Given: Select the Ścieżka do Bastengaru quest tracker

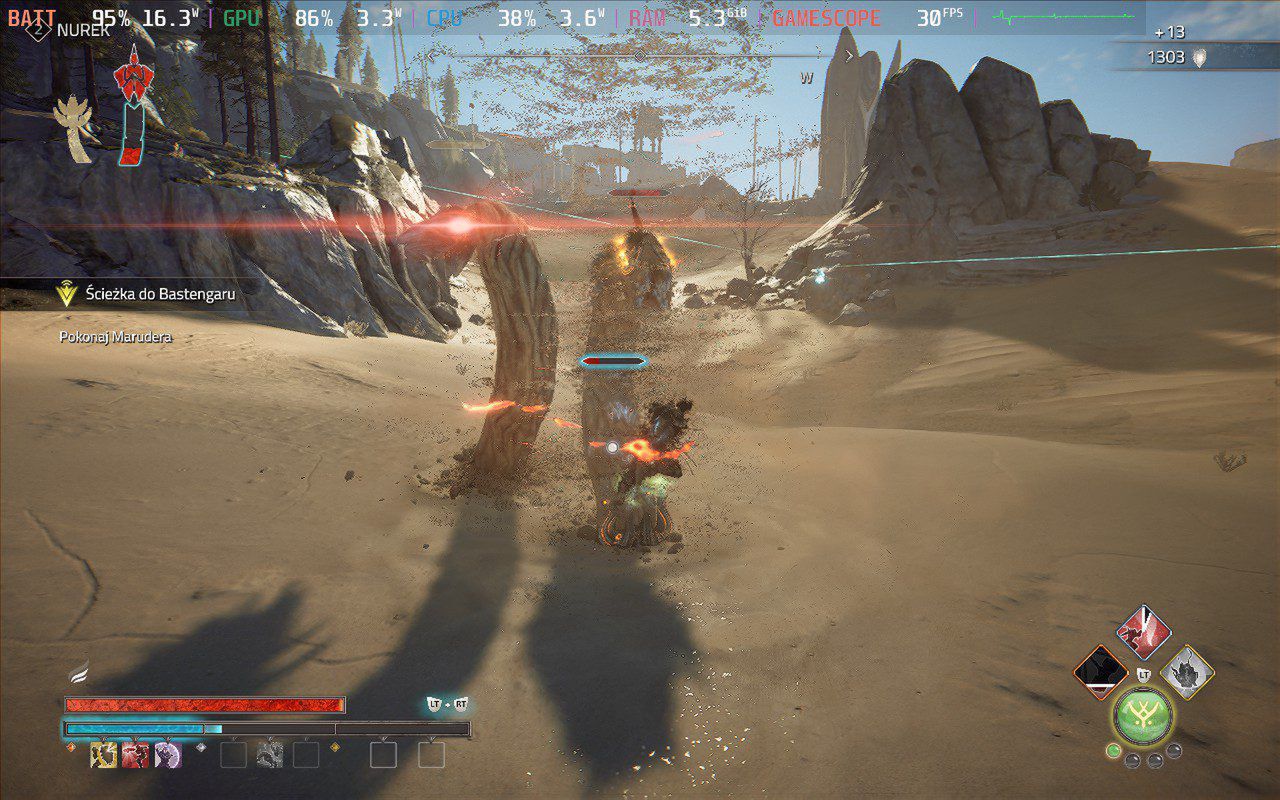Looking at the screenshot, I should [148, 293].
